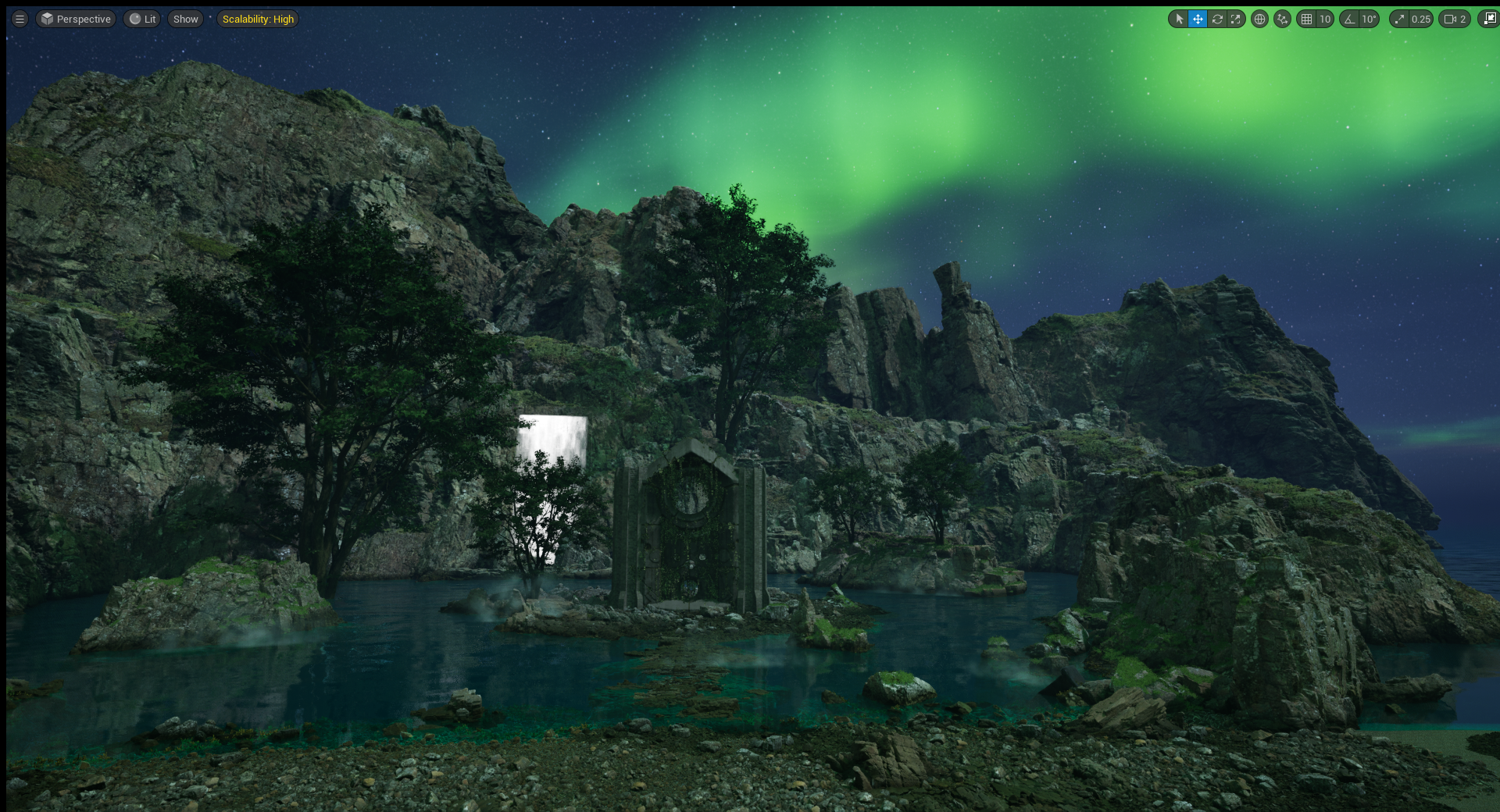1500x812 pixels.
Task: Open the viewport options hamburger menu
Action: pos(20,19)
